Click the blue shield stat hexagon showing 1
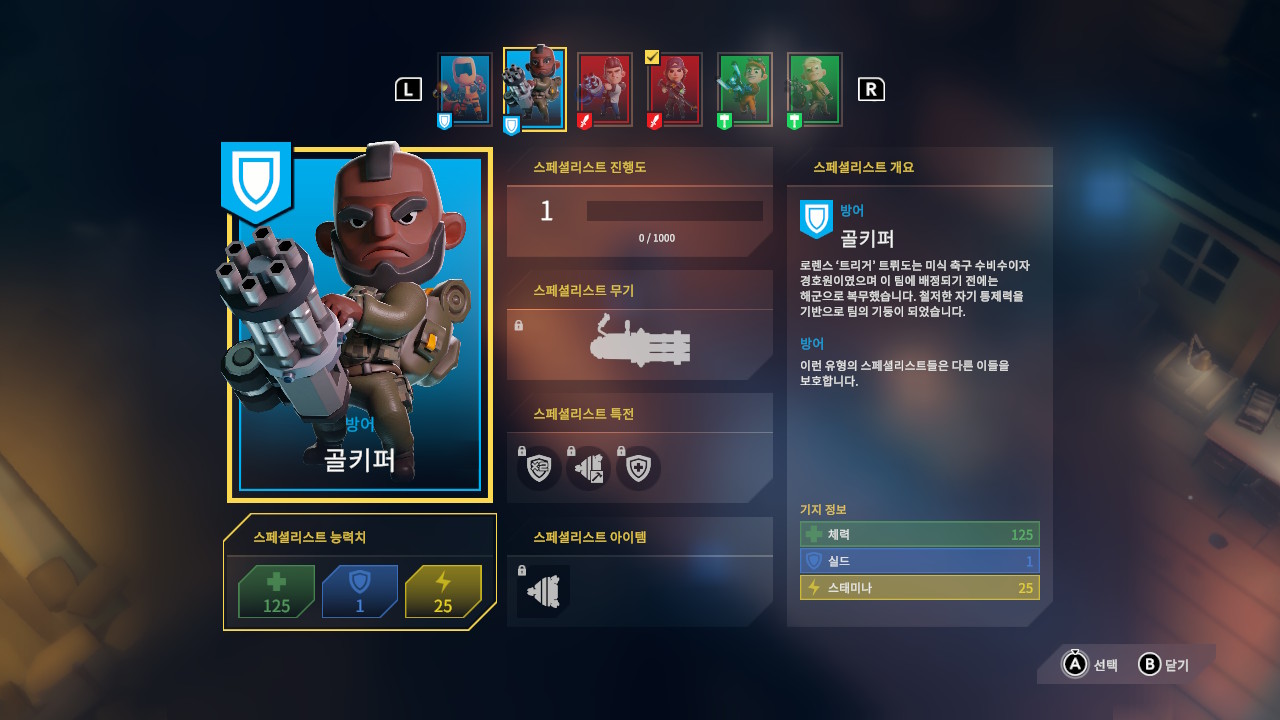 click(360, 592)
